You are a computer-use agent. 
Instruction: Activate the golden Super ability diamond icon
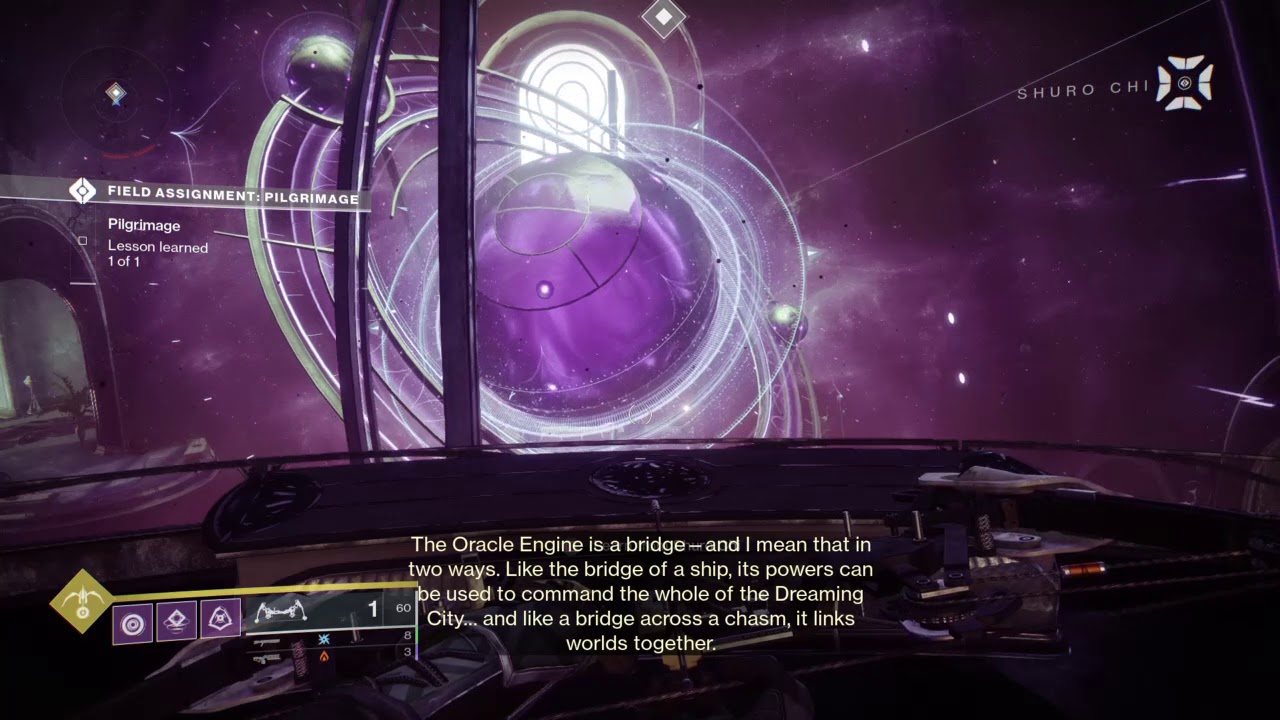click(x=82, y=601)
